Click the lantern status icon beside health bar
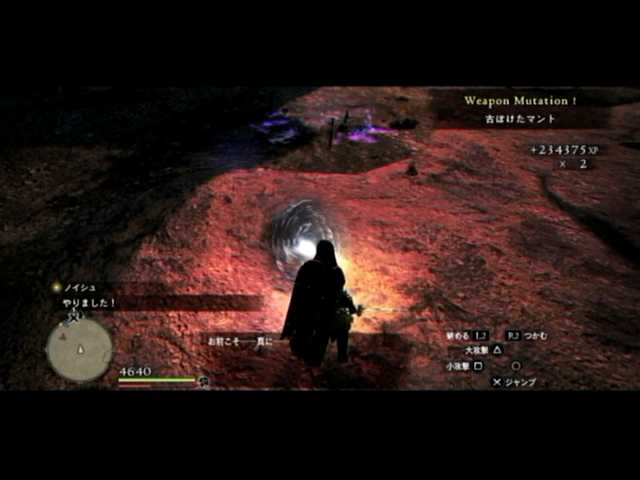This screenshot has height=480, width=640. point(204,381)
